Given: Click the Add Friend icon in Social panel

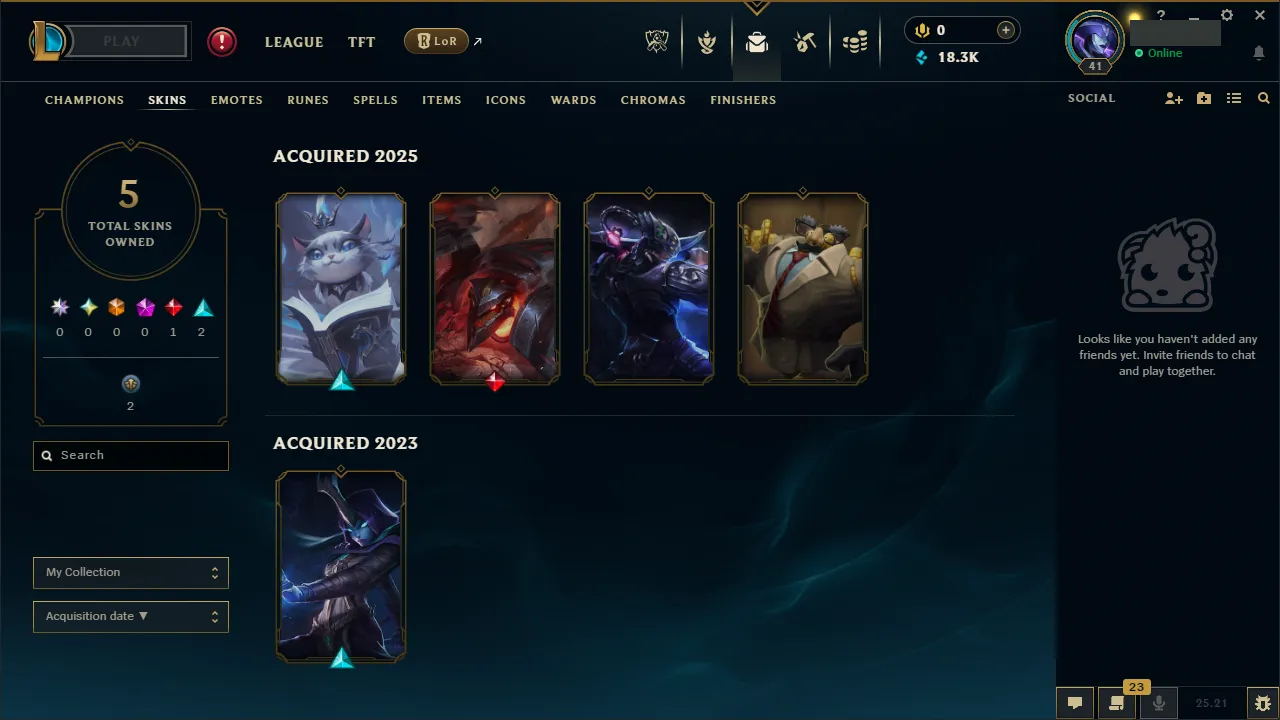Looking at the screenshot, I should tap(1174, 98).
